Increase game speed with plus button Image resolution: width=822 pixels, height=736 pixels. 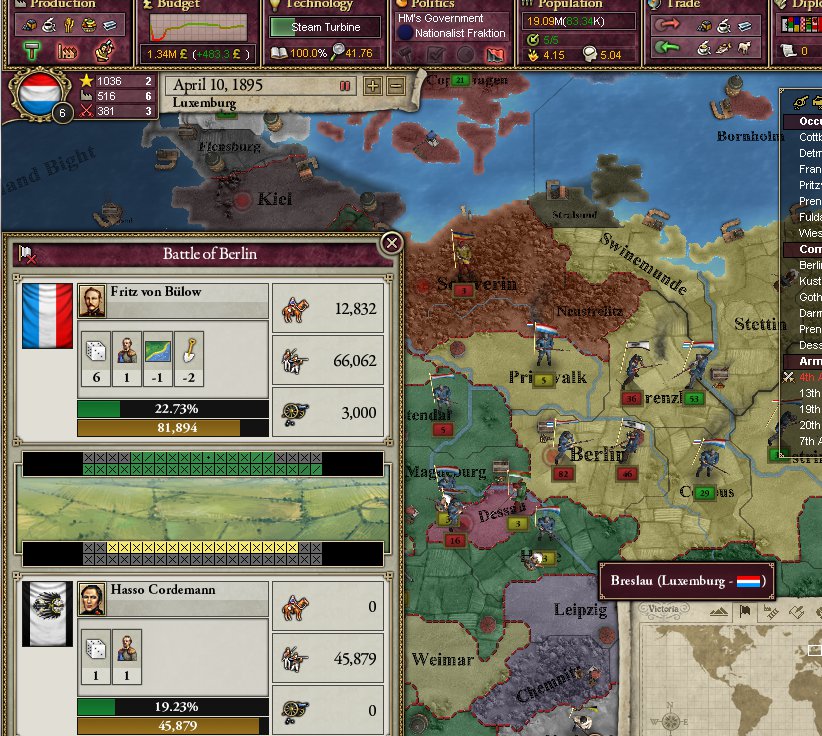tap(373, 86)
